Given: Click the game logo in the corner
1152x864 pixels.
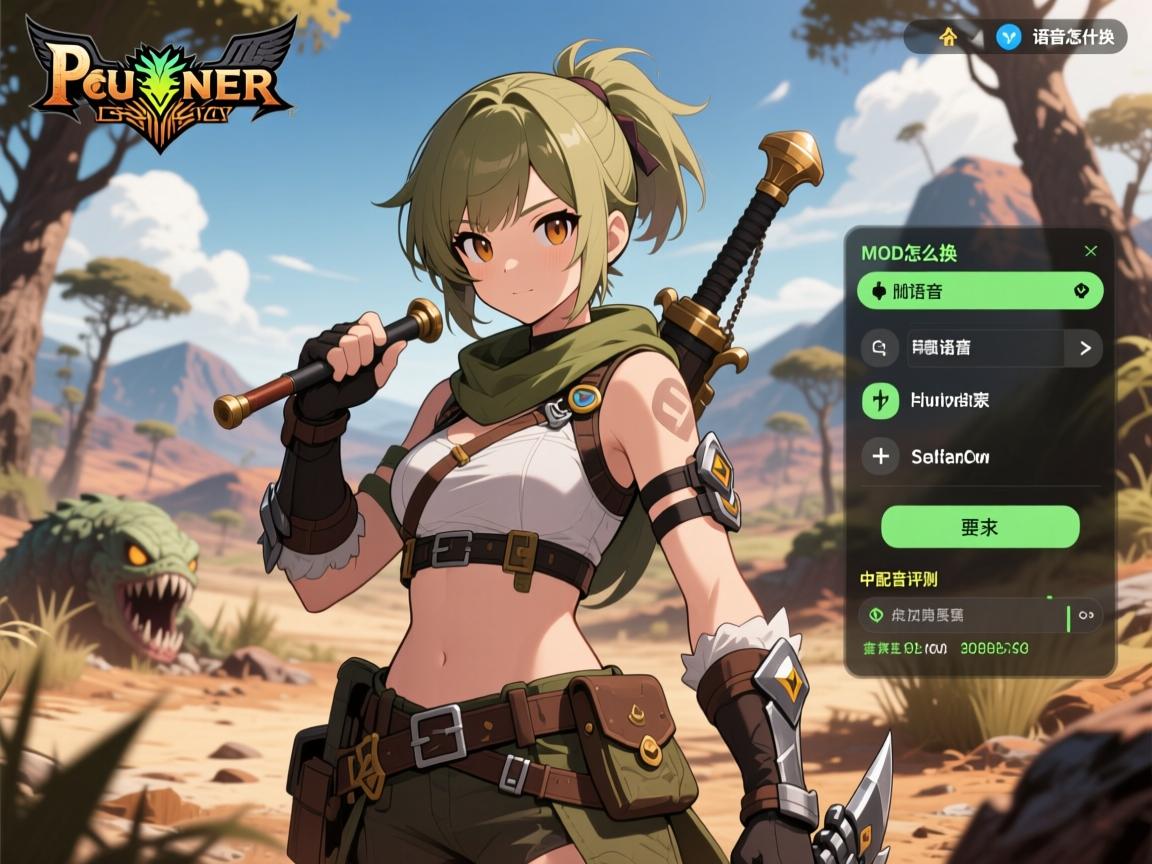Looking at the screenshot, I should 160,82.
